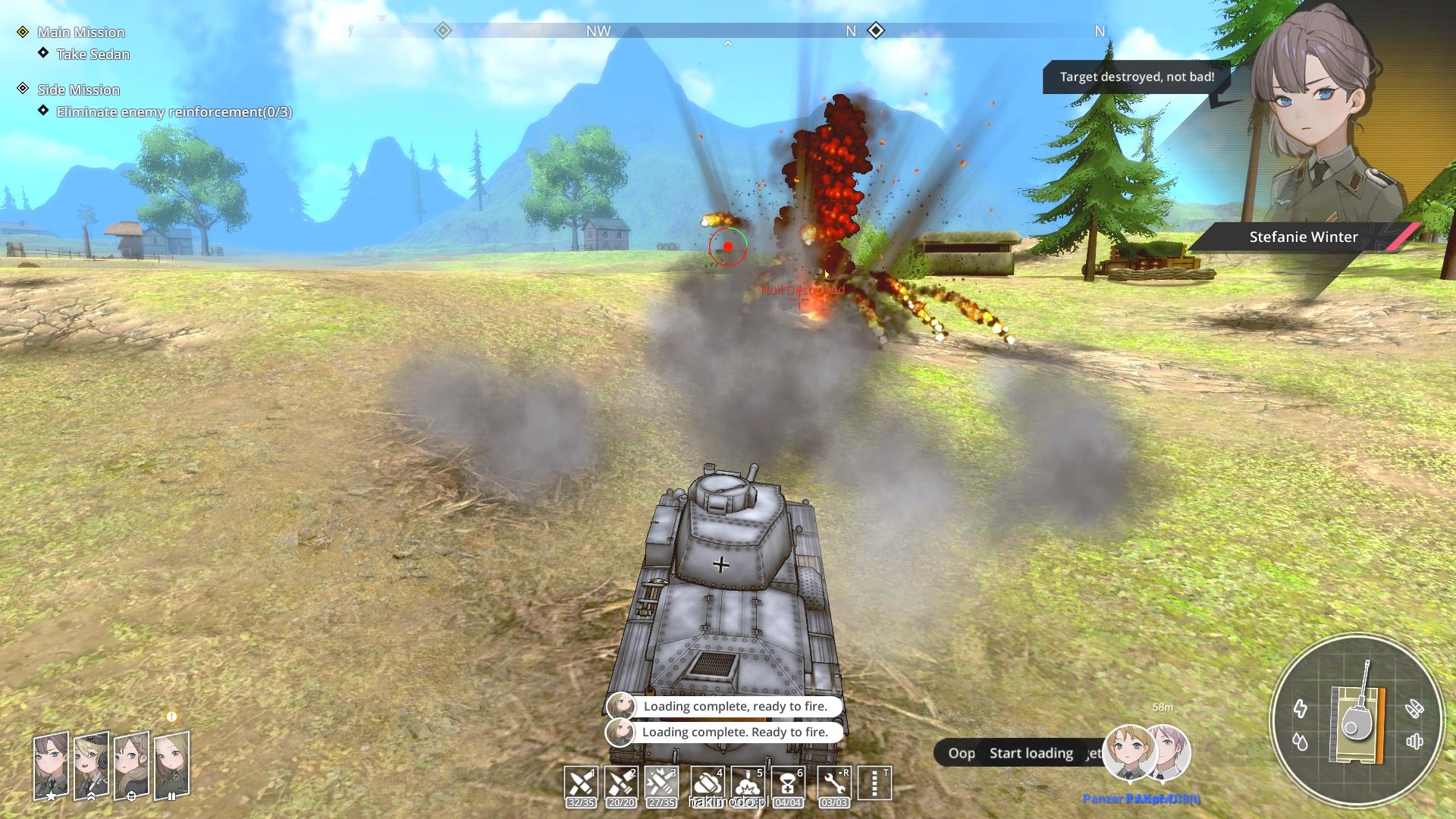Select the loader portrait with shells badge
The image size is (1456, 819).
(x=171, y=765)
